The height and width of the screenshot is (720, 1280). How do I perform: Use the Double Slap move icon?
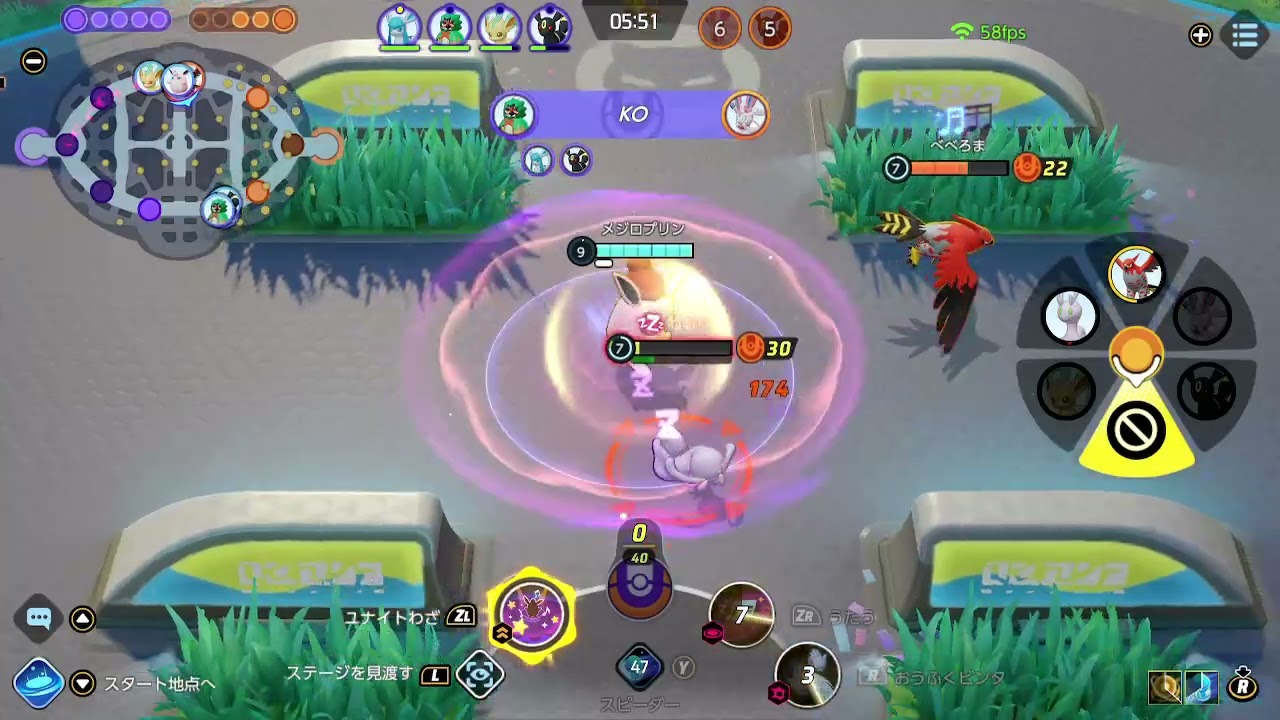click(806, 675)
